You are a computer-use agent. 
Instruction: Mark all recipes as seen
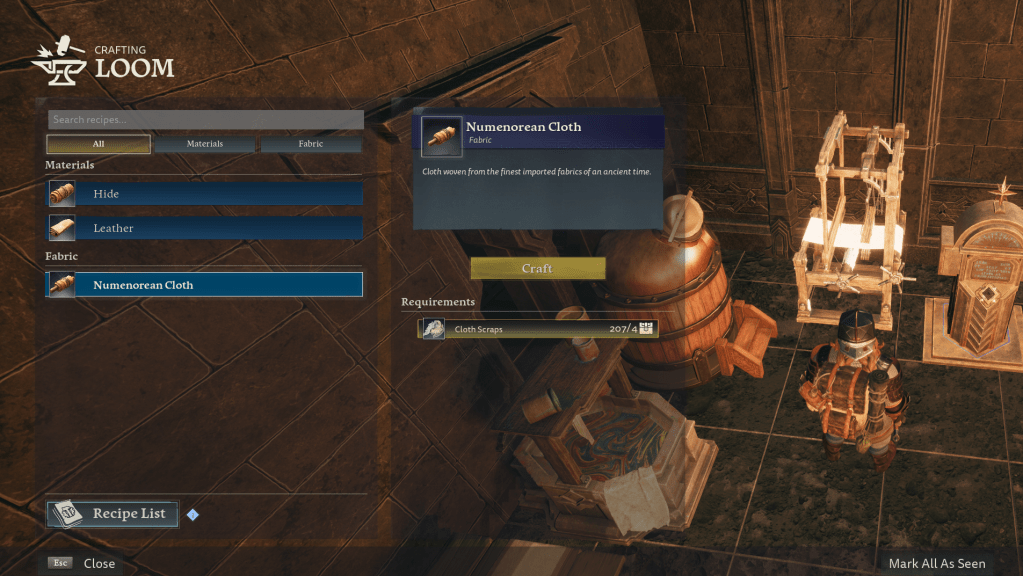click(936, 563)
